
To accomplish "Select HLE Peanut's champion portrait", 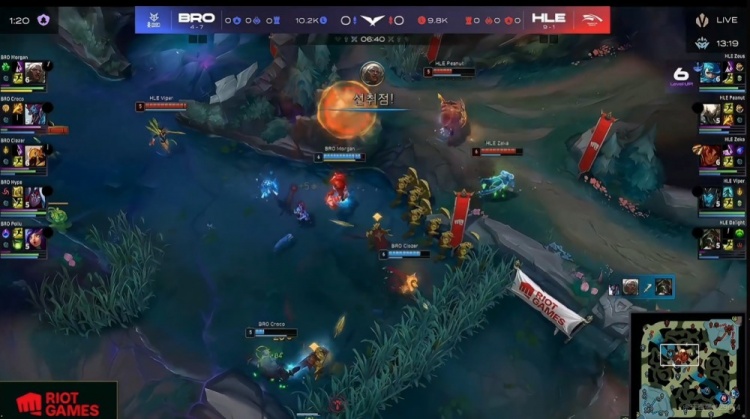I will (711, 114).
